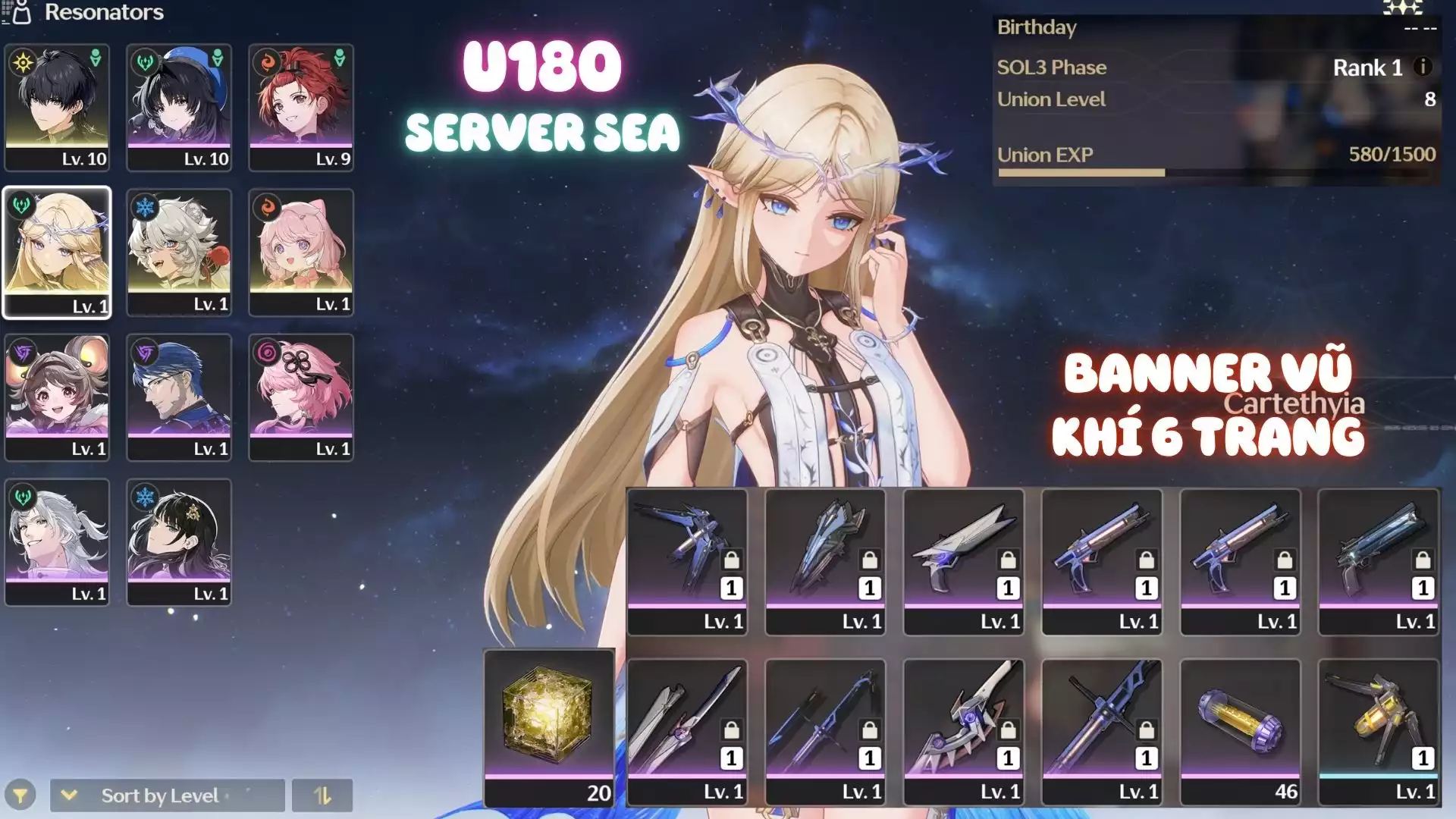
Task: Click the yellow funnel filter button
Action: point(20,795)
